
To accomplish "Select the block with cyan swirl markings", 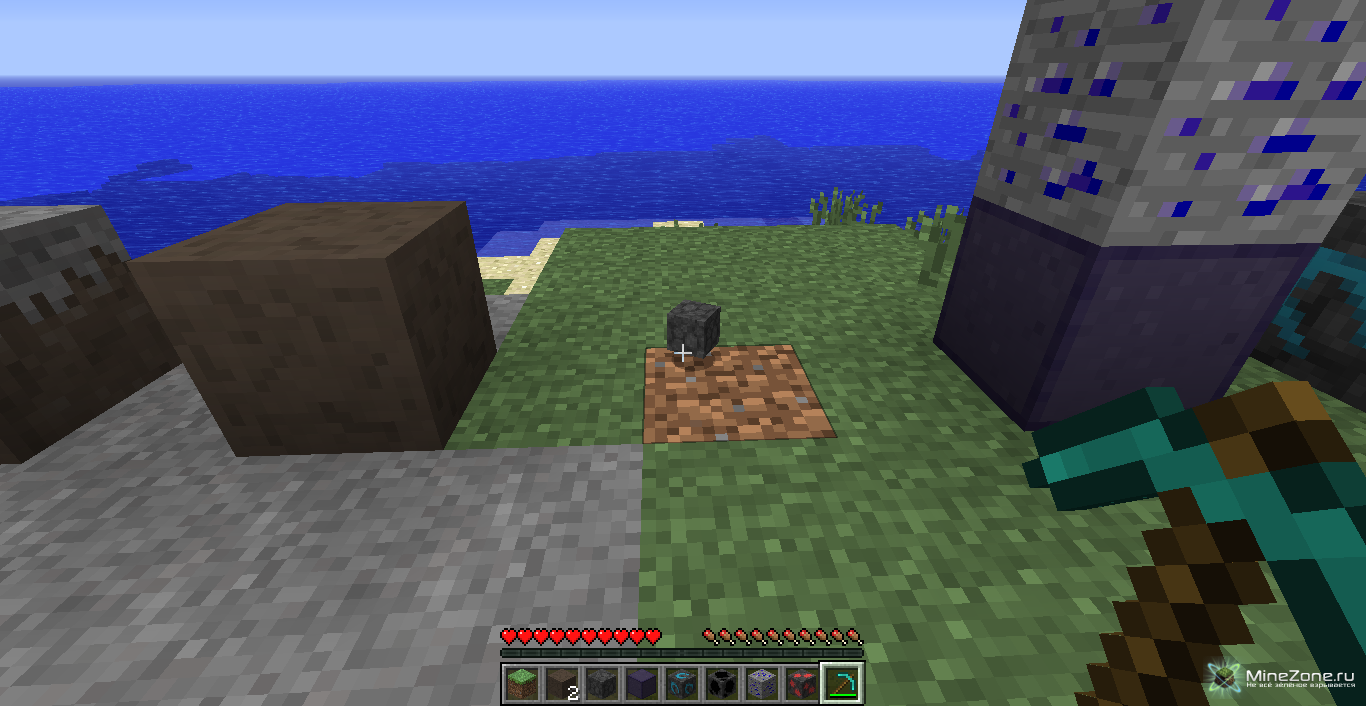I will pyautogui.click(x=681, y=683).
